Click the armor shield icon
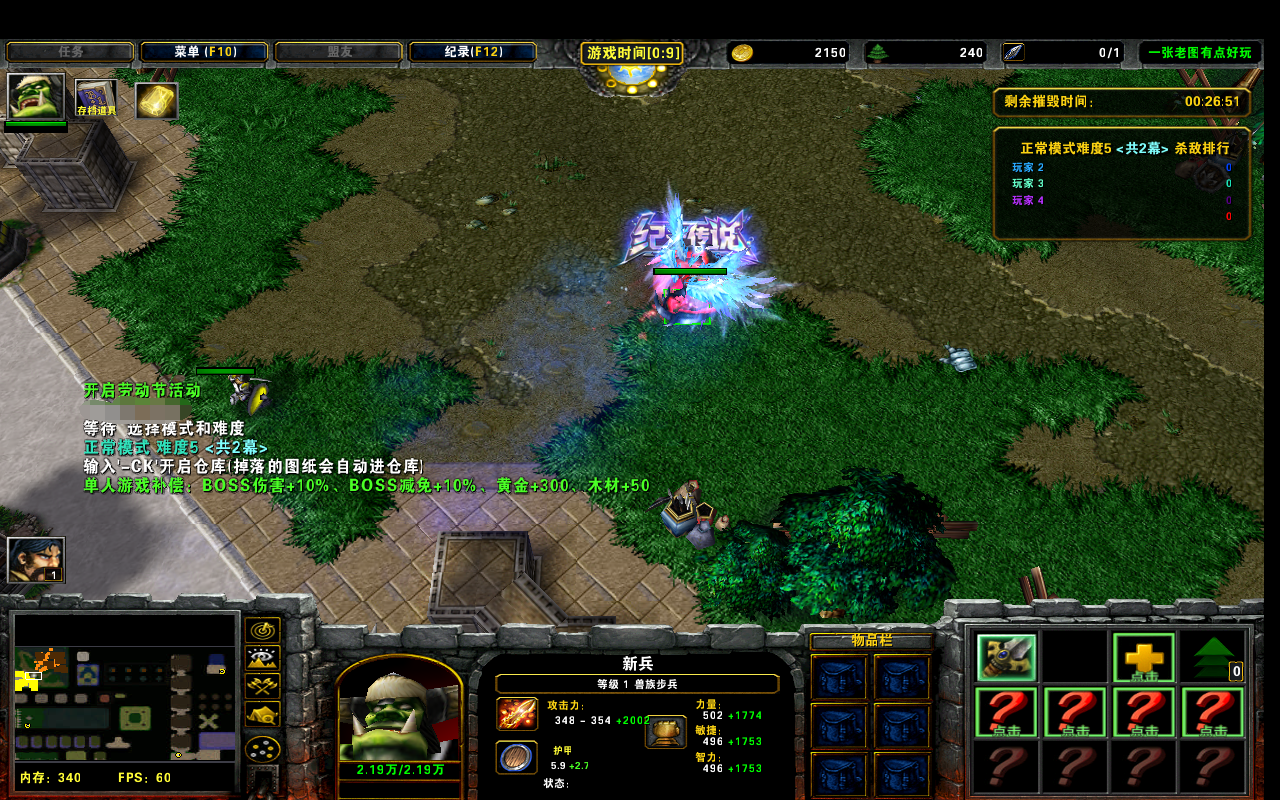Viewport: 1280px width, 800px height. click(517, 757)
